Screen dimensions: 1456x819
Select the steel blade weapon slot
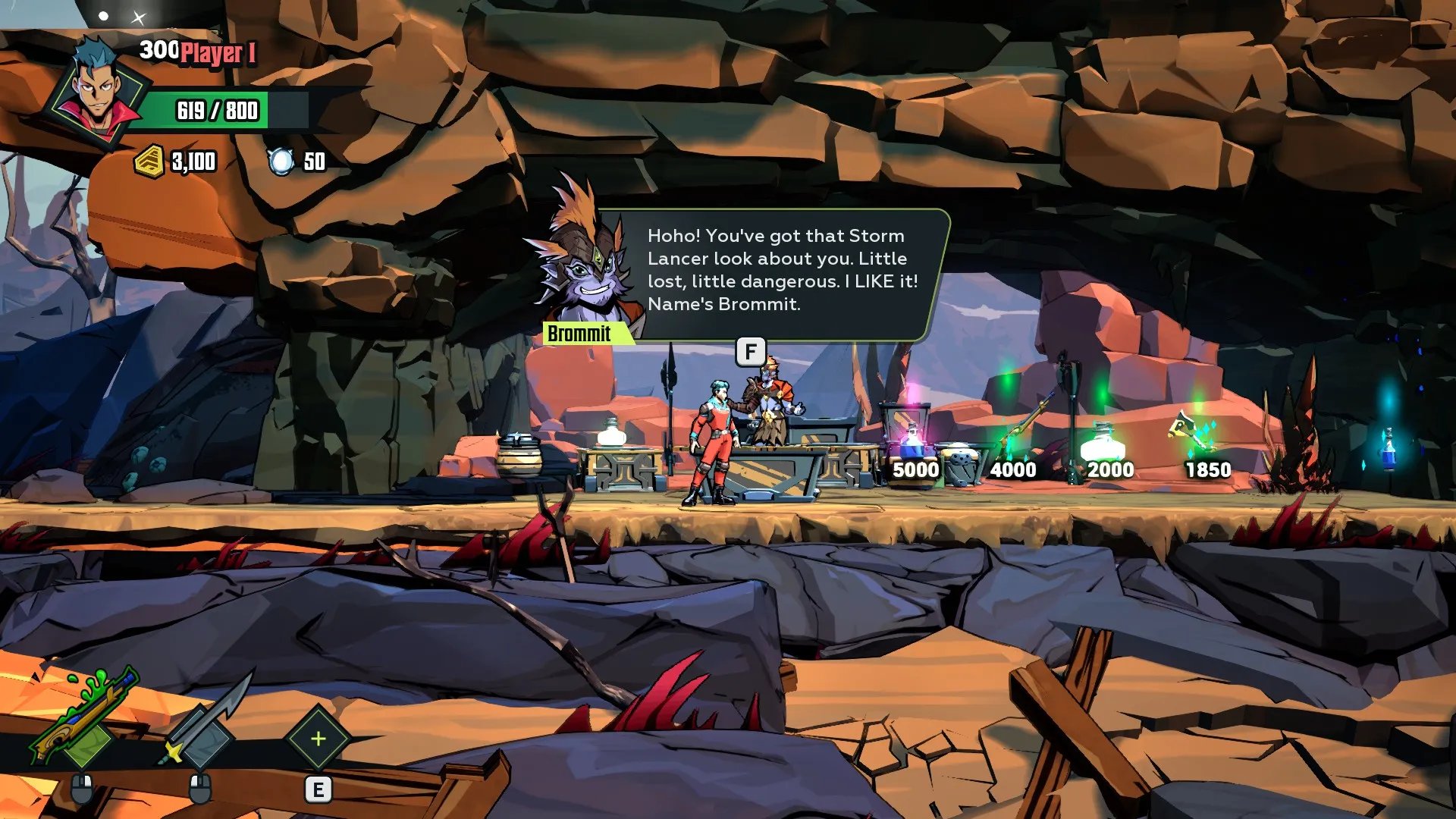coord(203,724)
